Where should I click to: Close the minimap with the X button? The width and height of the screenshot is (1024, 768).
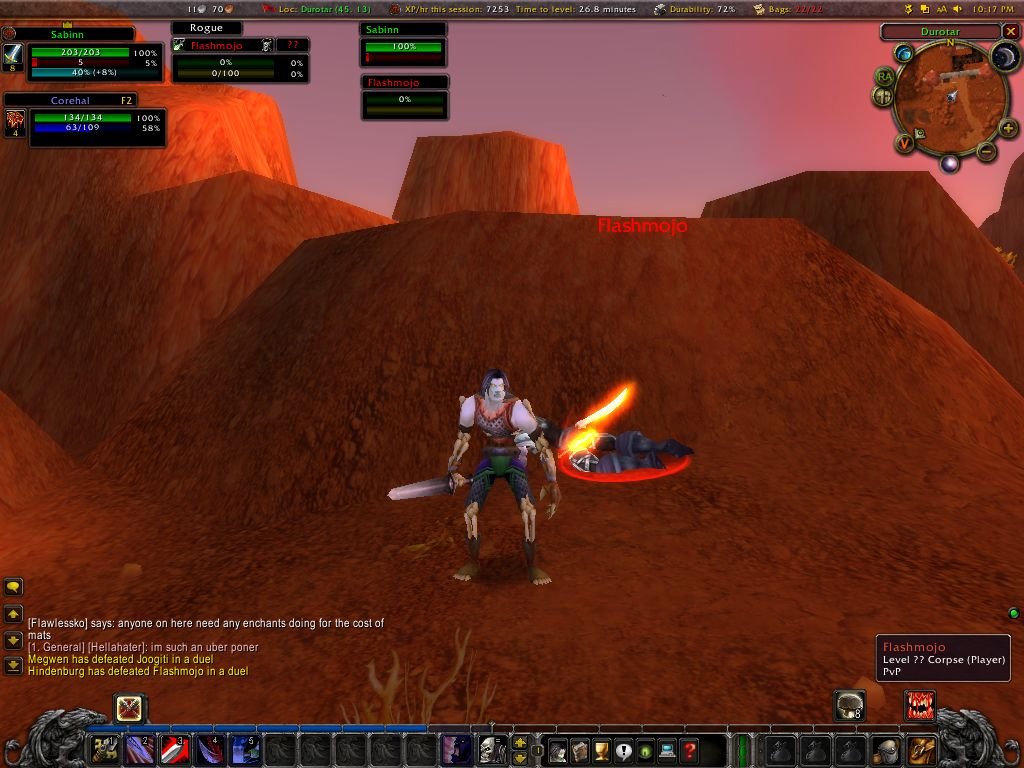[1010, 32]
